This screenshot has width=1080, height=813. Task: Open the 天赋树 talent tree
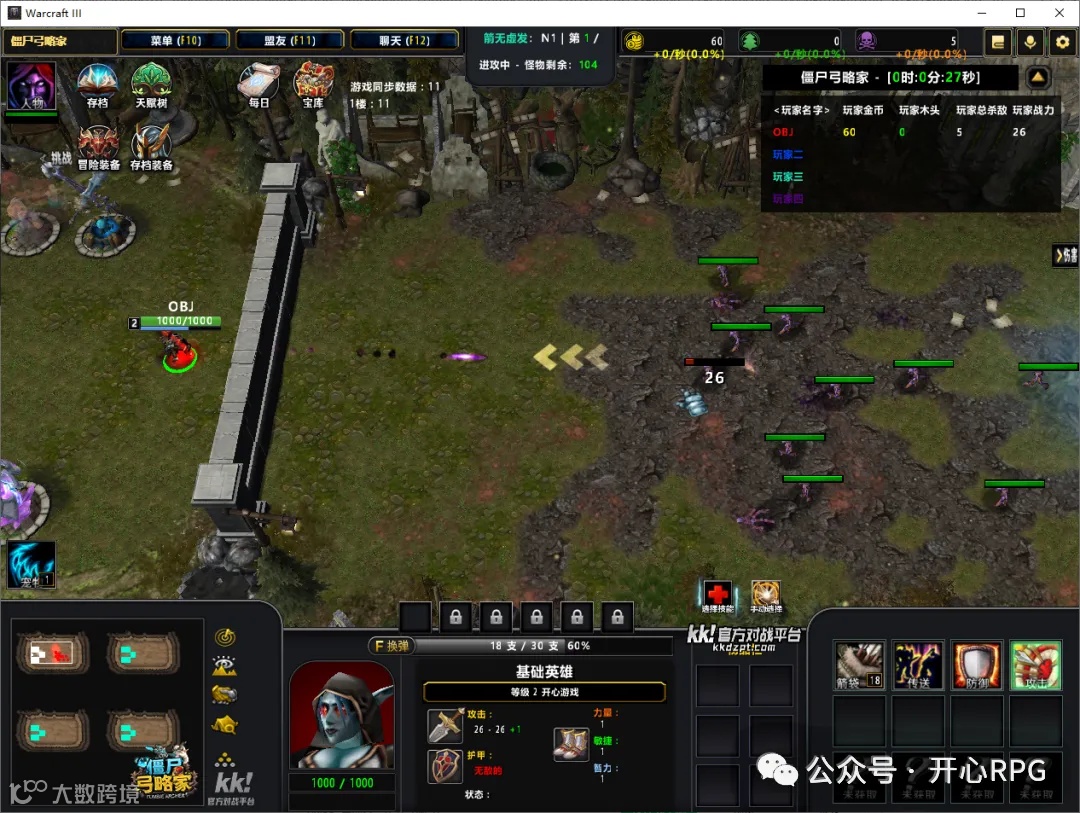point(151,84)
